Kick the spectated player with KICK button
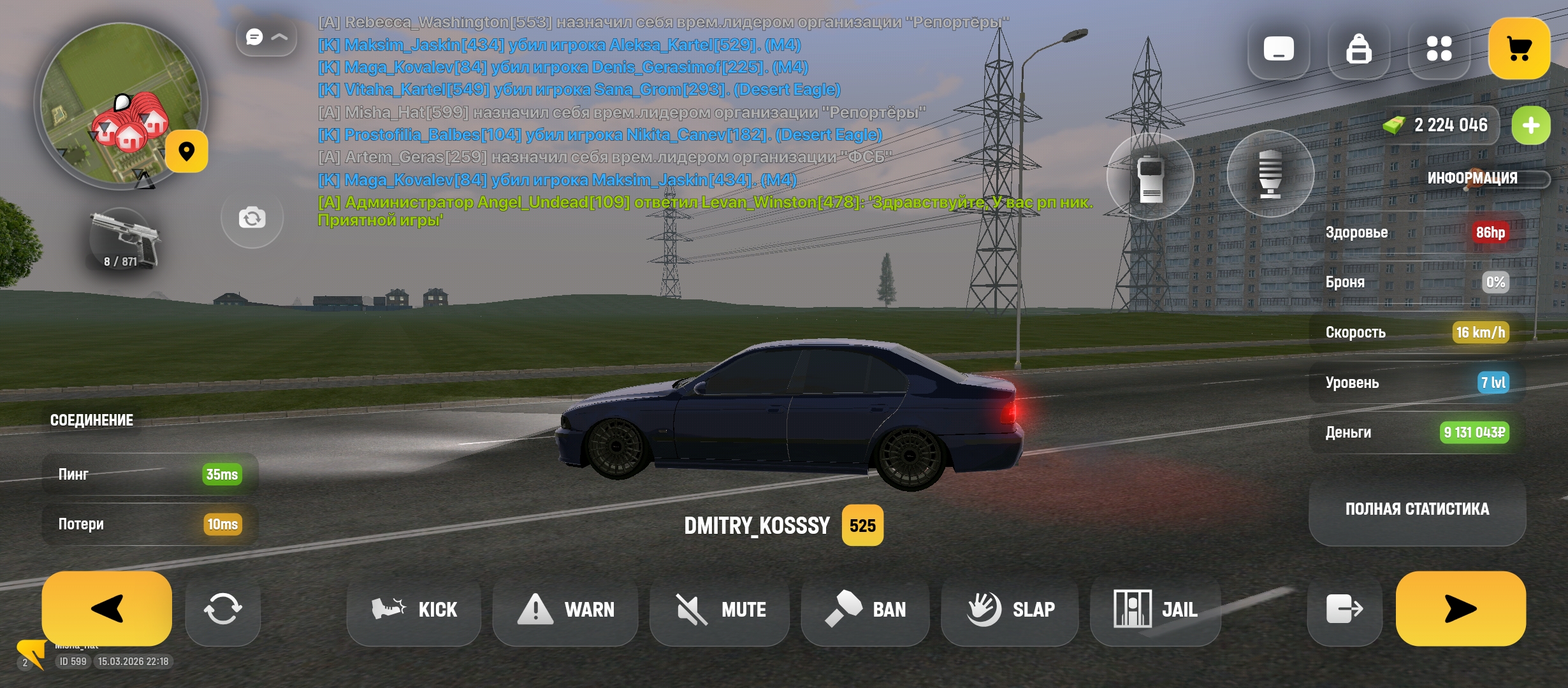 pos(414,610)
